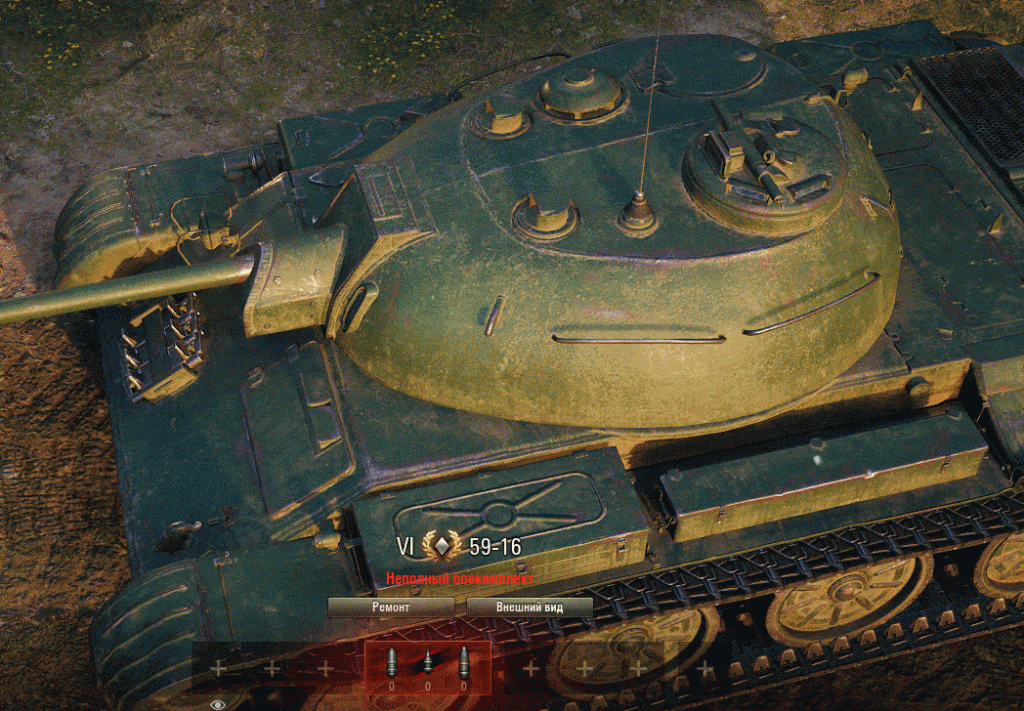Toggle the eye icon below the equipment slots
Screen dimensions: 1024x711
coord(218,704)
